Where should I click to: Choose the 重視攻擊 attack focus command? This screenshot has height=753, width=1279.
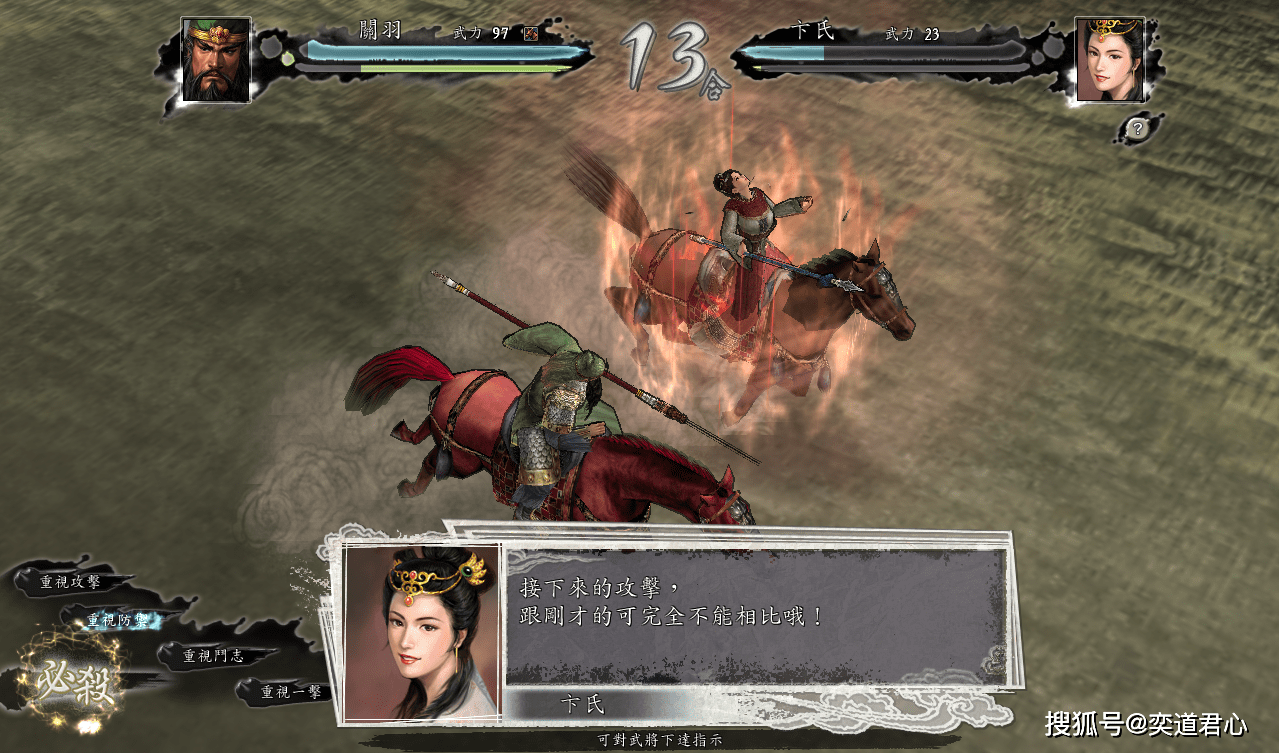(x=70, y=581)
